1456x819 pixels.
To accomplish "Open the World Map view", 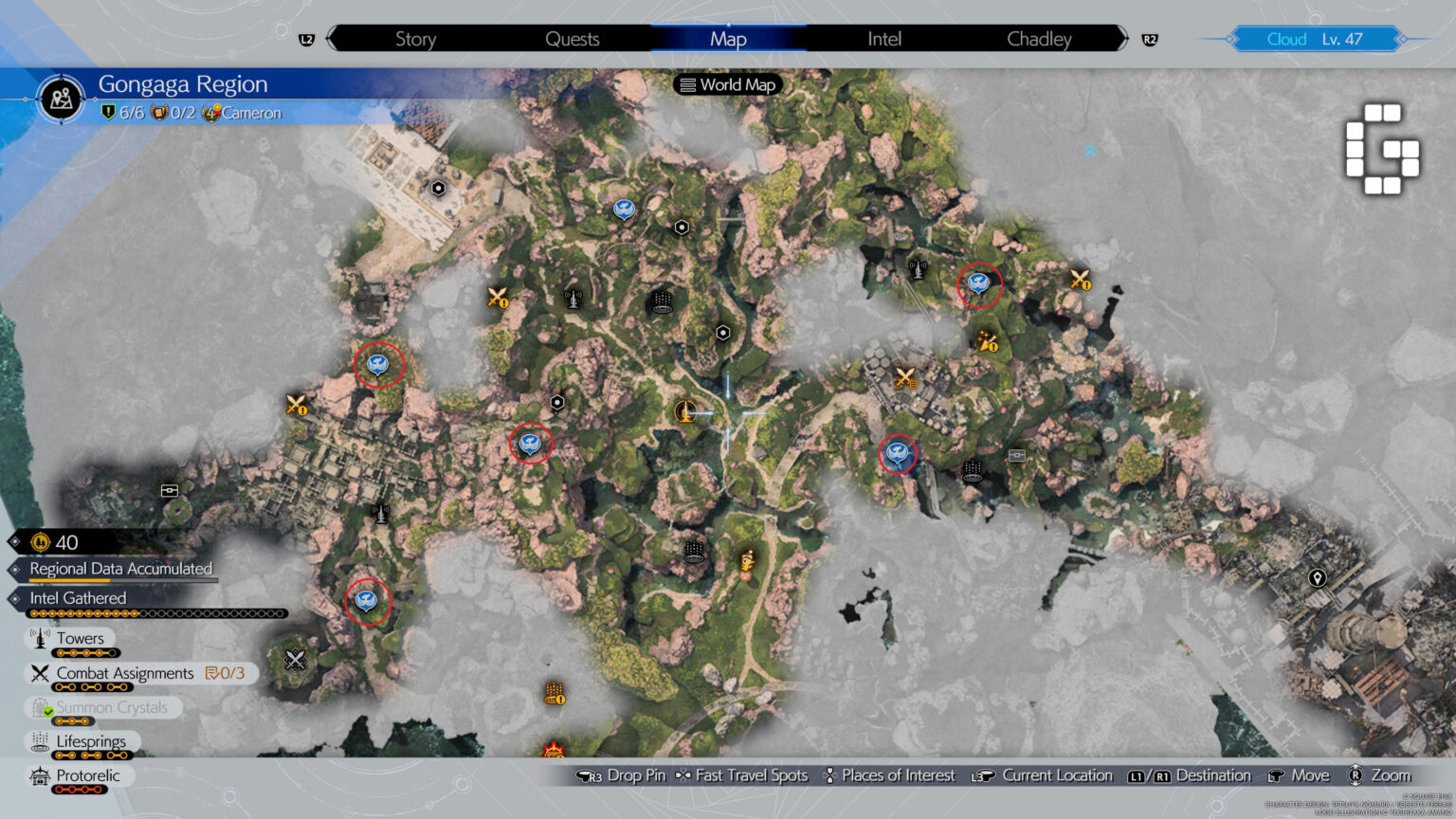I will (727, 84).
